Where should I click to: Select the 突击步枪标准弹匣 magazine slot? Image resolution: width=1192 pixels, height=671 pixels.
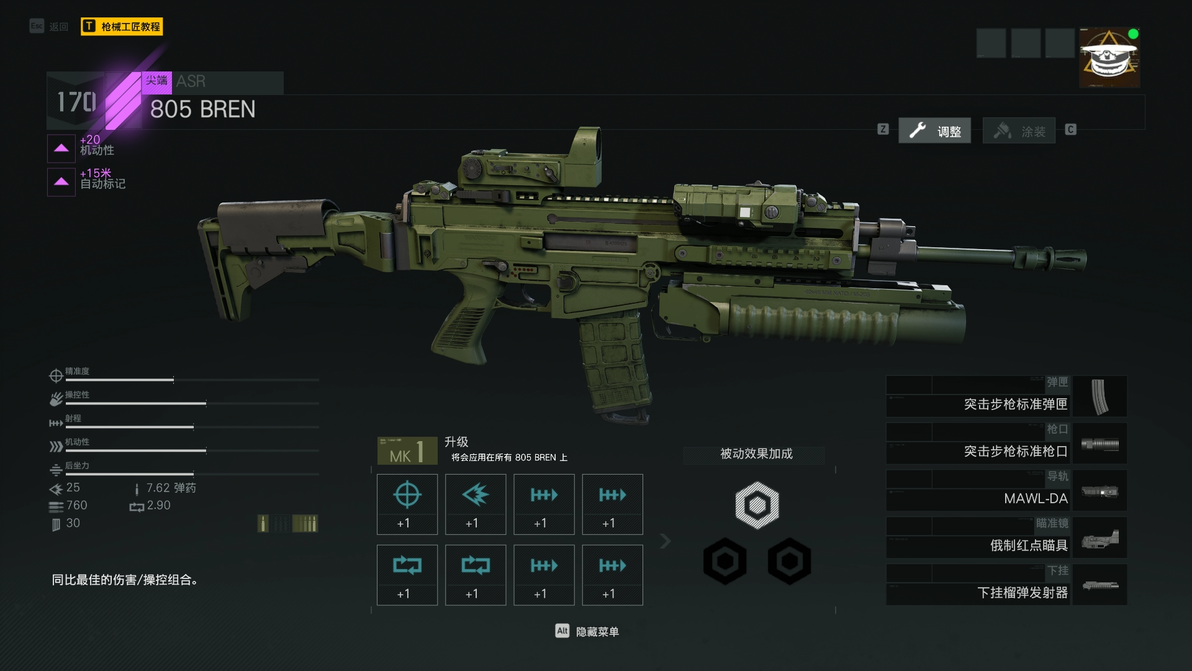pyautogui.click(x=1006, y=397)
